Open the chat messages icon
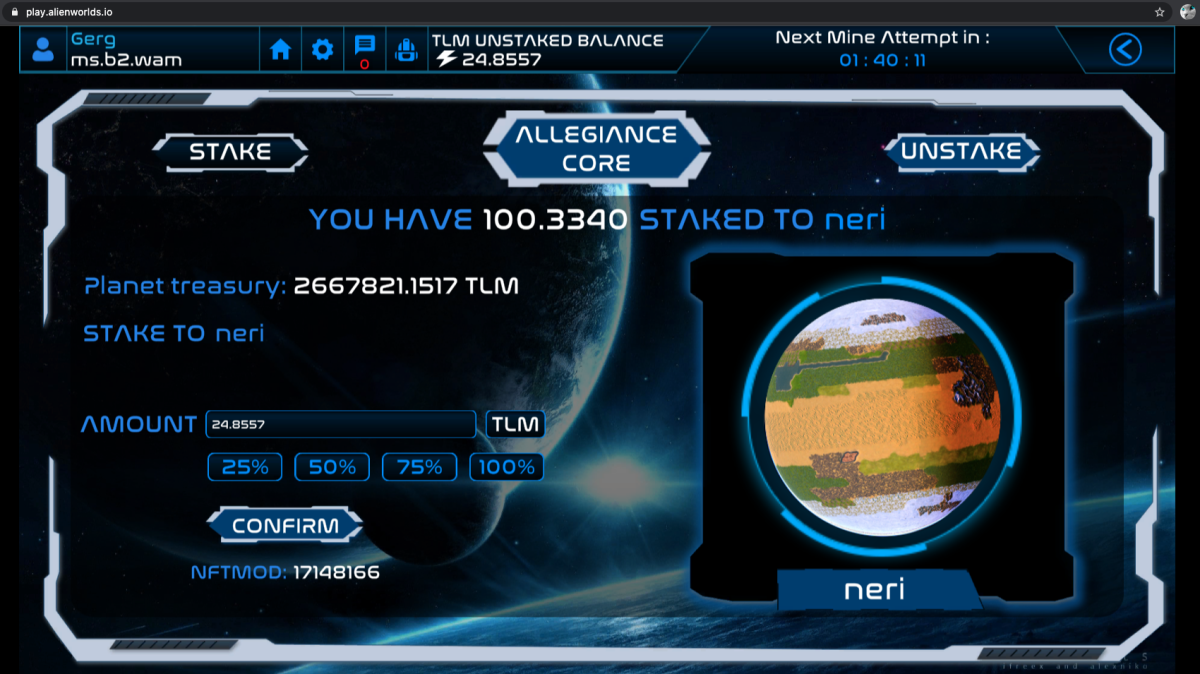Screen dimensions: 1200x674 364,47
